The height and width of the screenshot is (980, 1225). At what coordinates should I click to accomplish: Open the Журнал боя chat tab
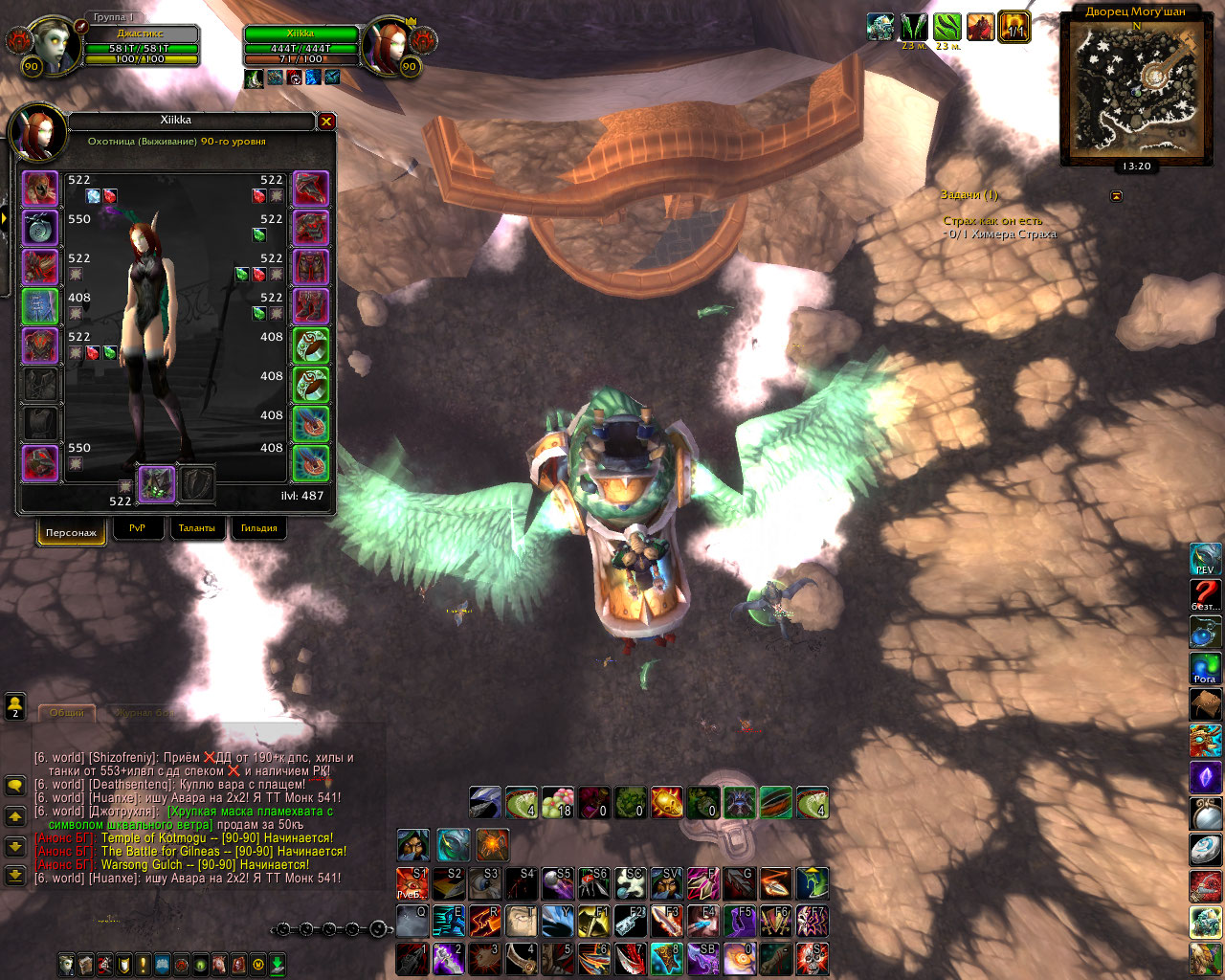144,713
